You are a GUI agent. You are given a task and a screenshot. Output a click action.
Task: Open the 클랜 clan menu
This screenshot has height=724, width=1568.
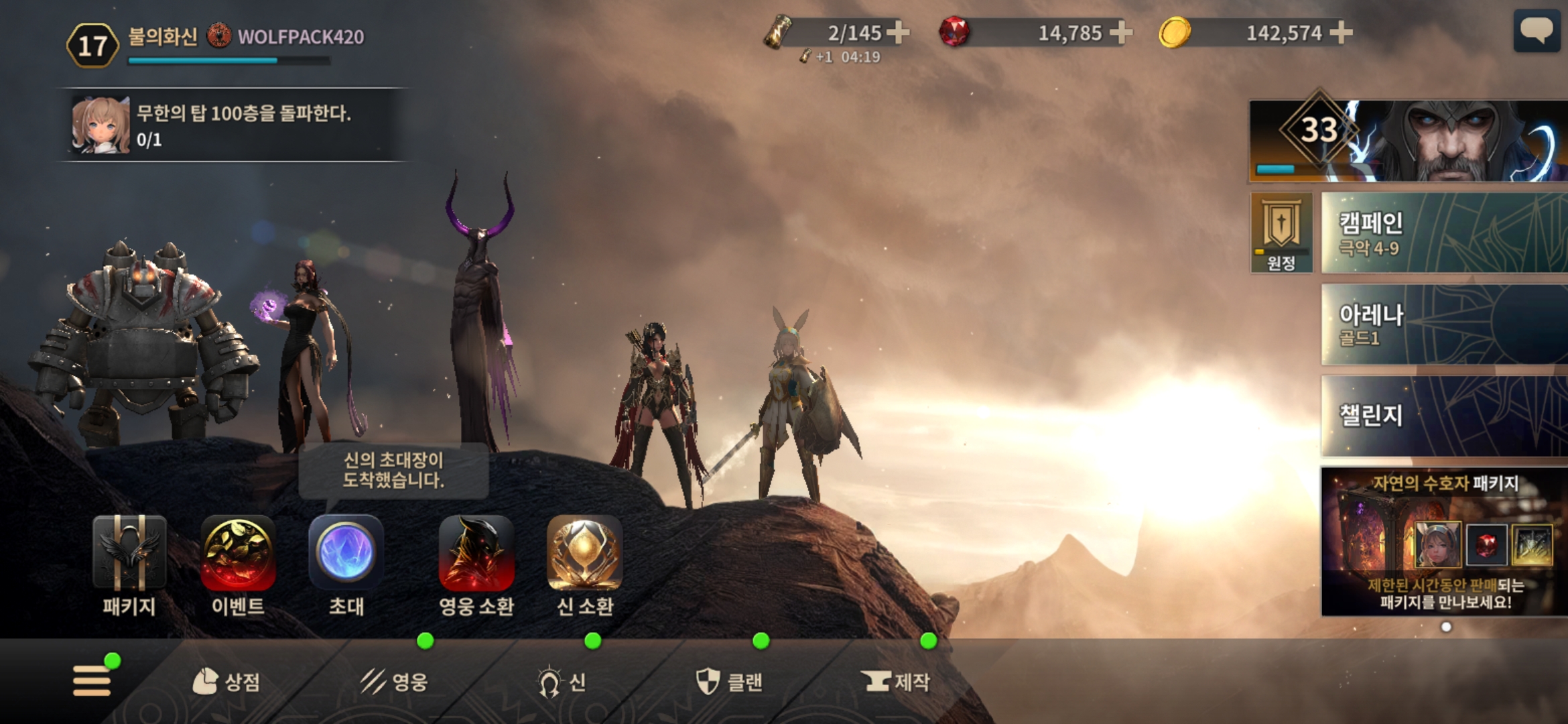[728, 682]
